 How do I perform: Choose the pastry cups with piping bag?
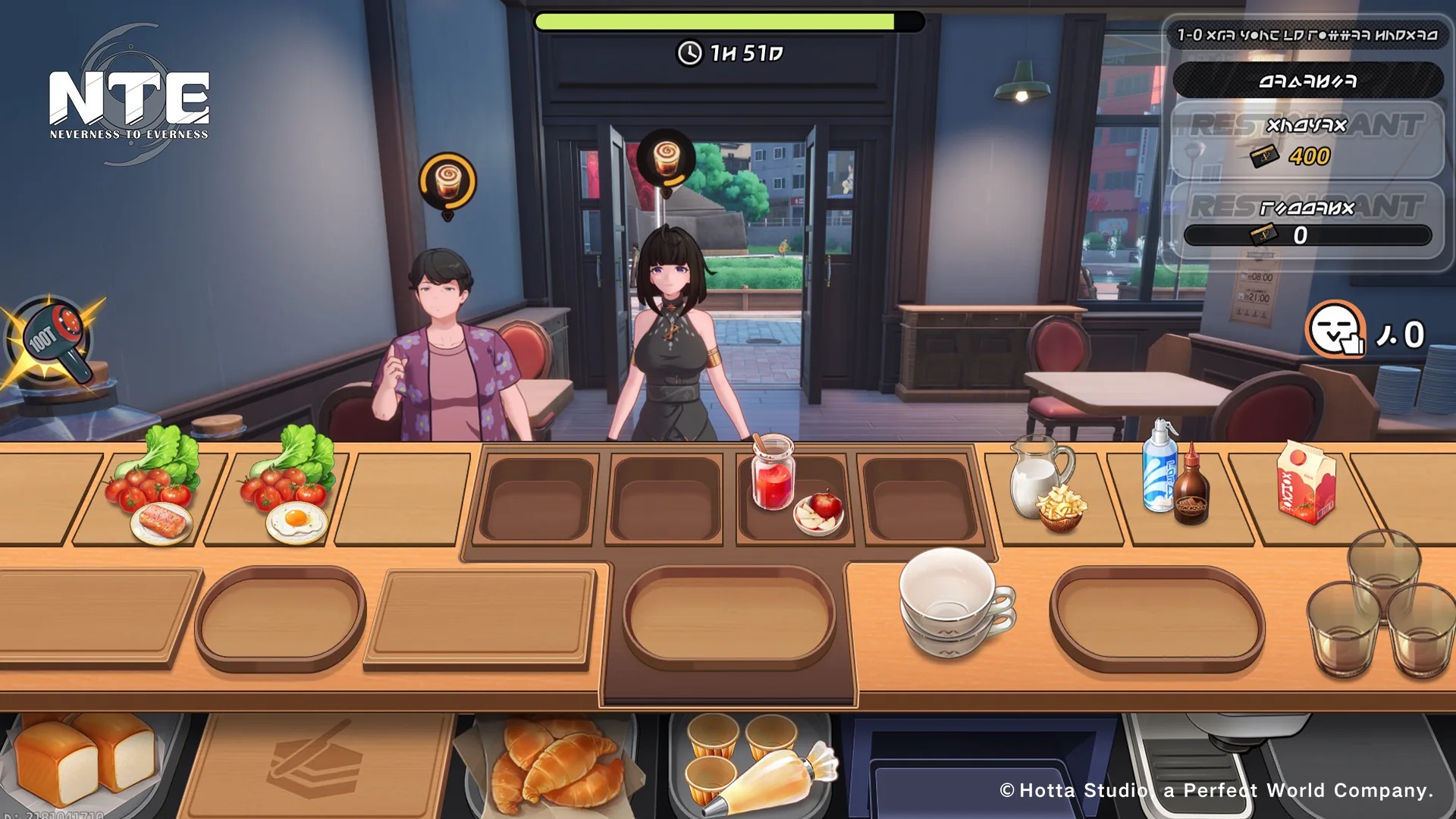pyautogui.click(x=751, y=762)
